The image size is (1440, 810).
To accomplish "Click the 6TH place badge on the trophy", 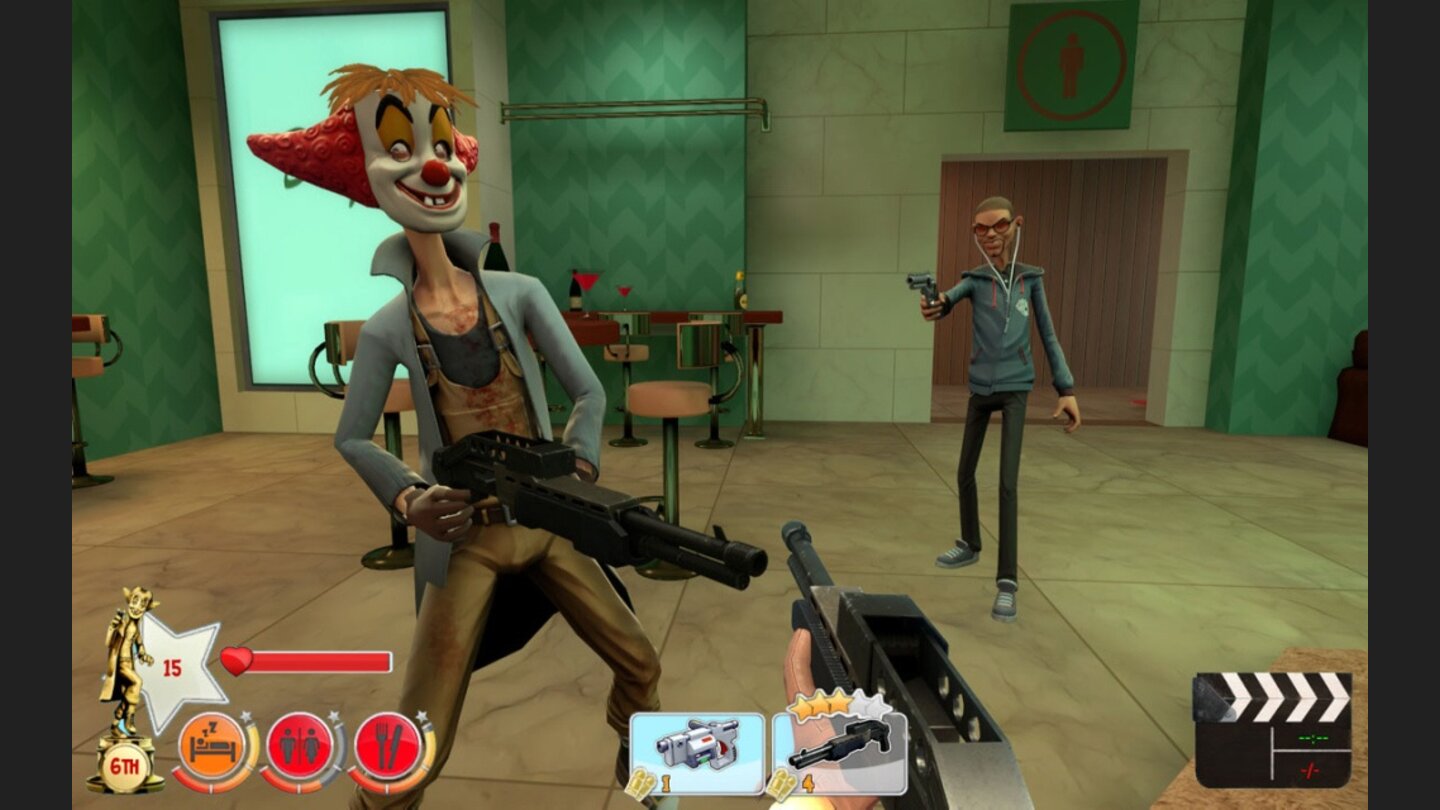I will [125, 763].
